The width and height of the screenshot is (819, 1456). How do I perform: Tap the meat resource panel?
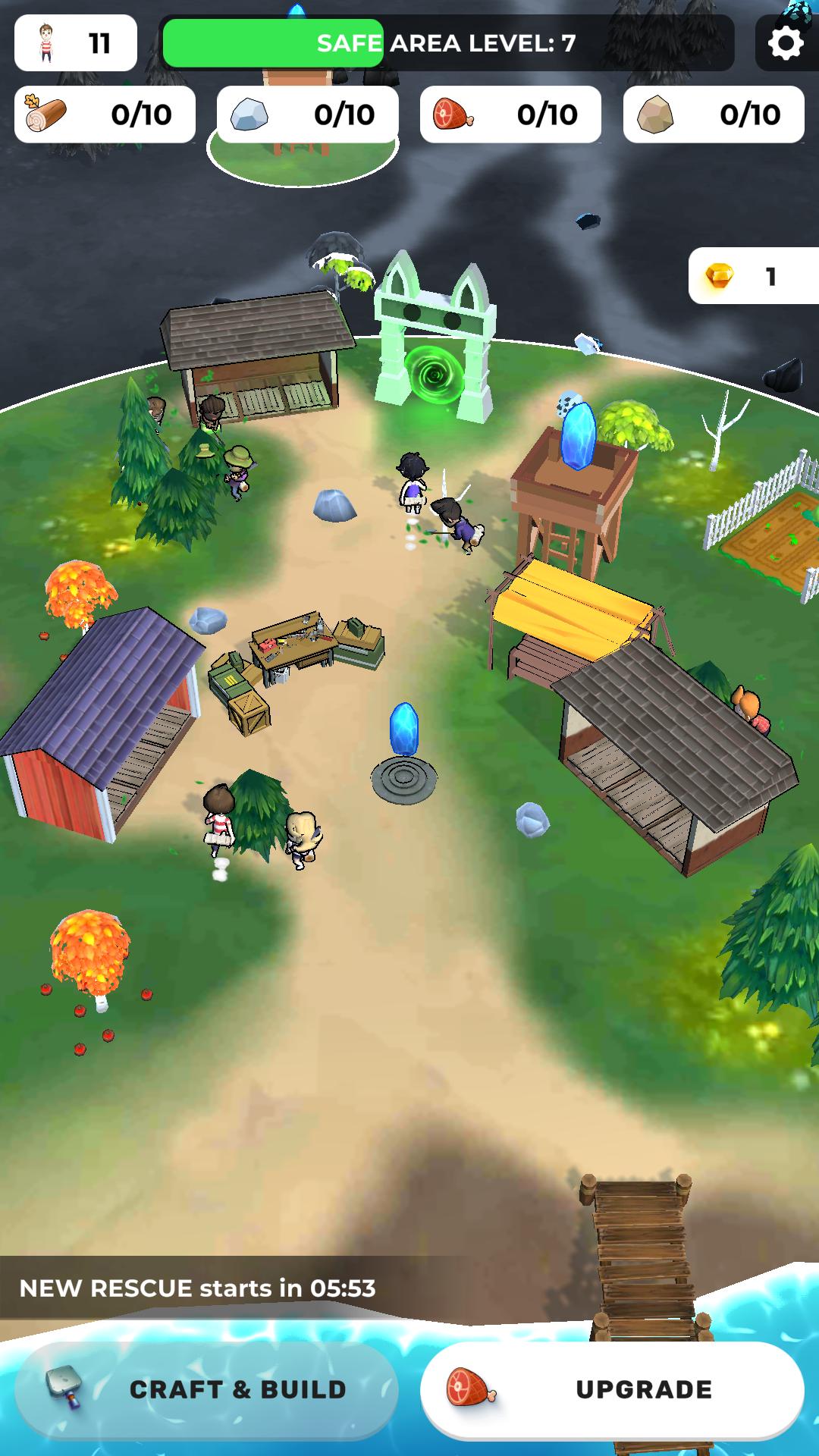[510, 115]
